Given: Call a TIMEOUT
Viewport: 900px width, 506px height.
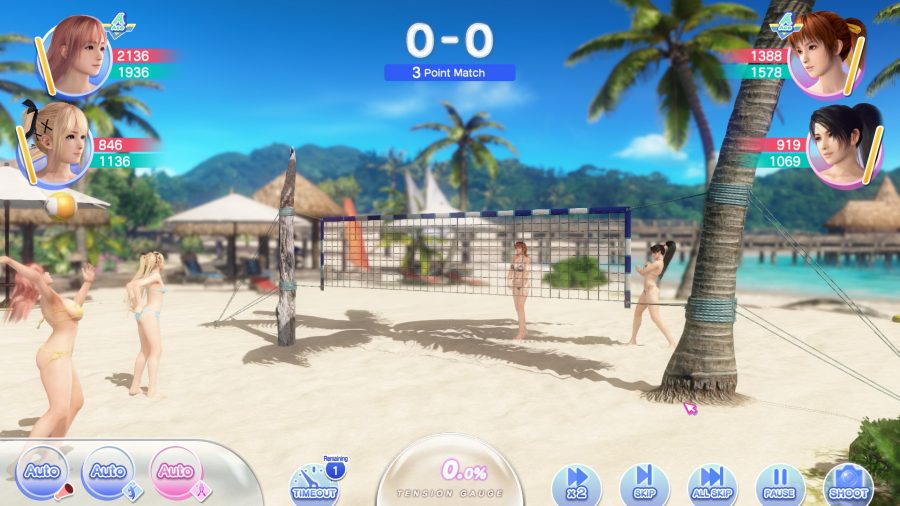Looking at the screenshot, I should [x=313, y=483].
